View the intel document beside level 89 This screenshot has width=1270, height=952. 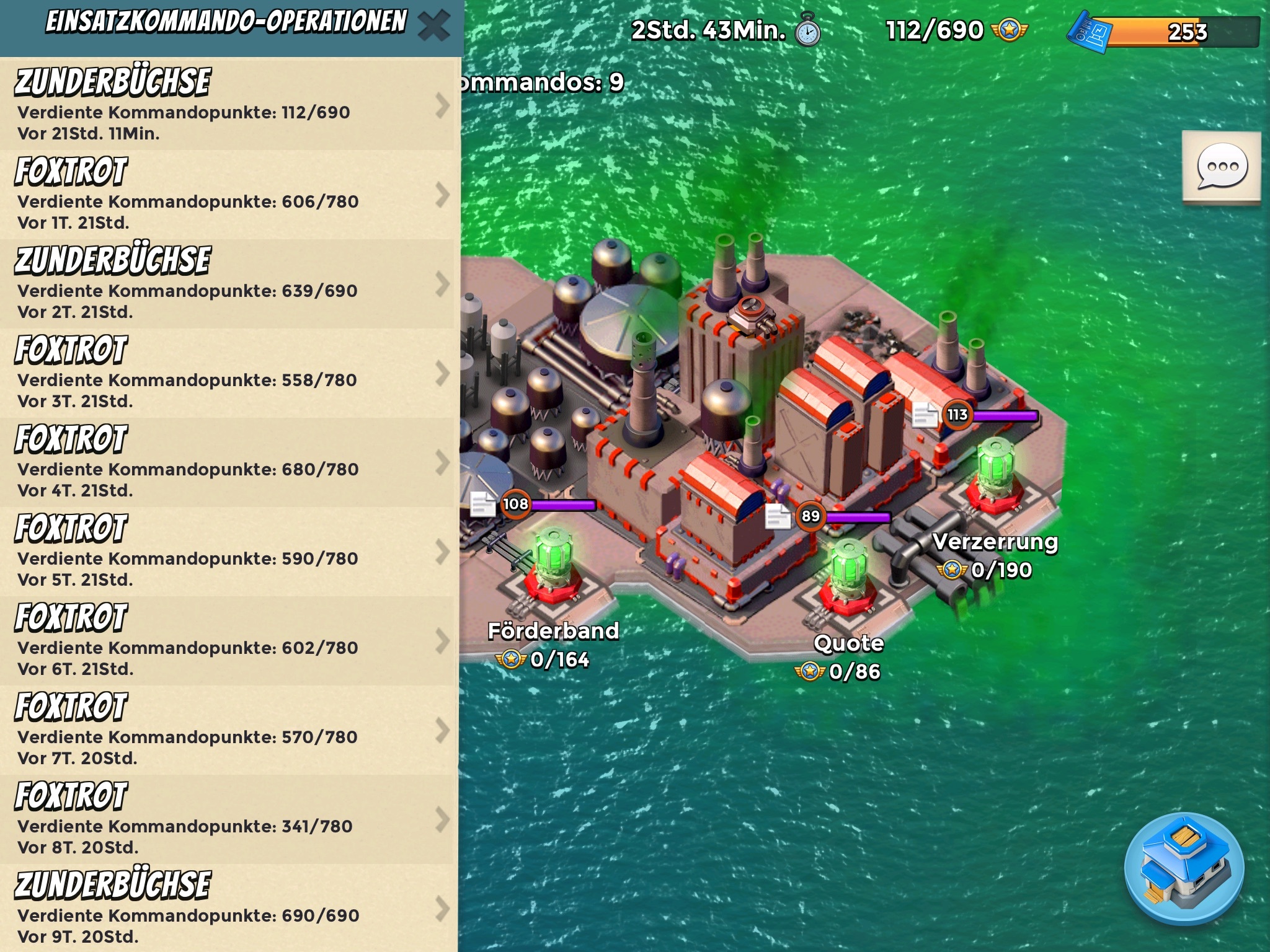(778, 516)
